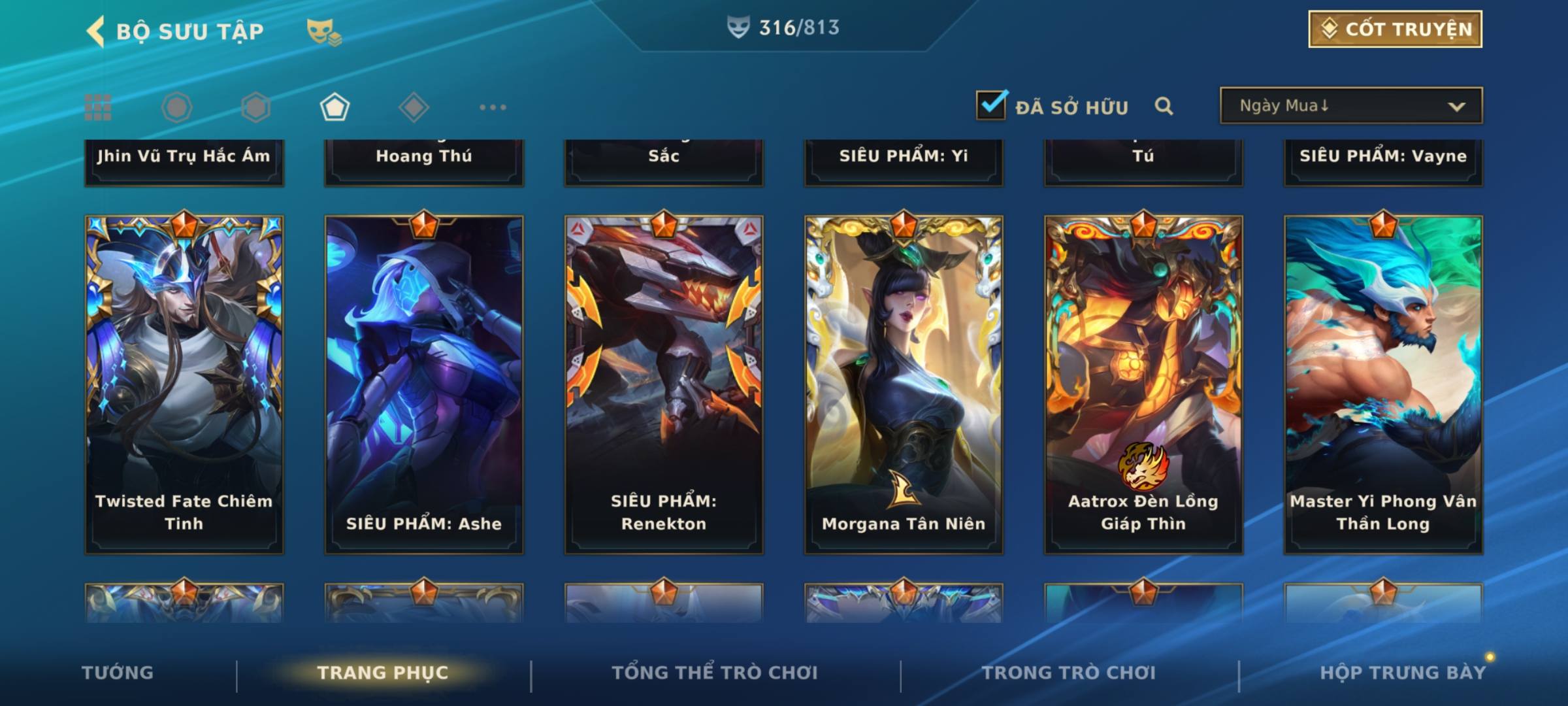Screen dimensions: 1568x706
Task: Select the grid all-rarities filter icon
Action: tap(98, 107)
